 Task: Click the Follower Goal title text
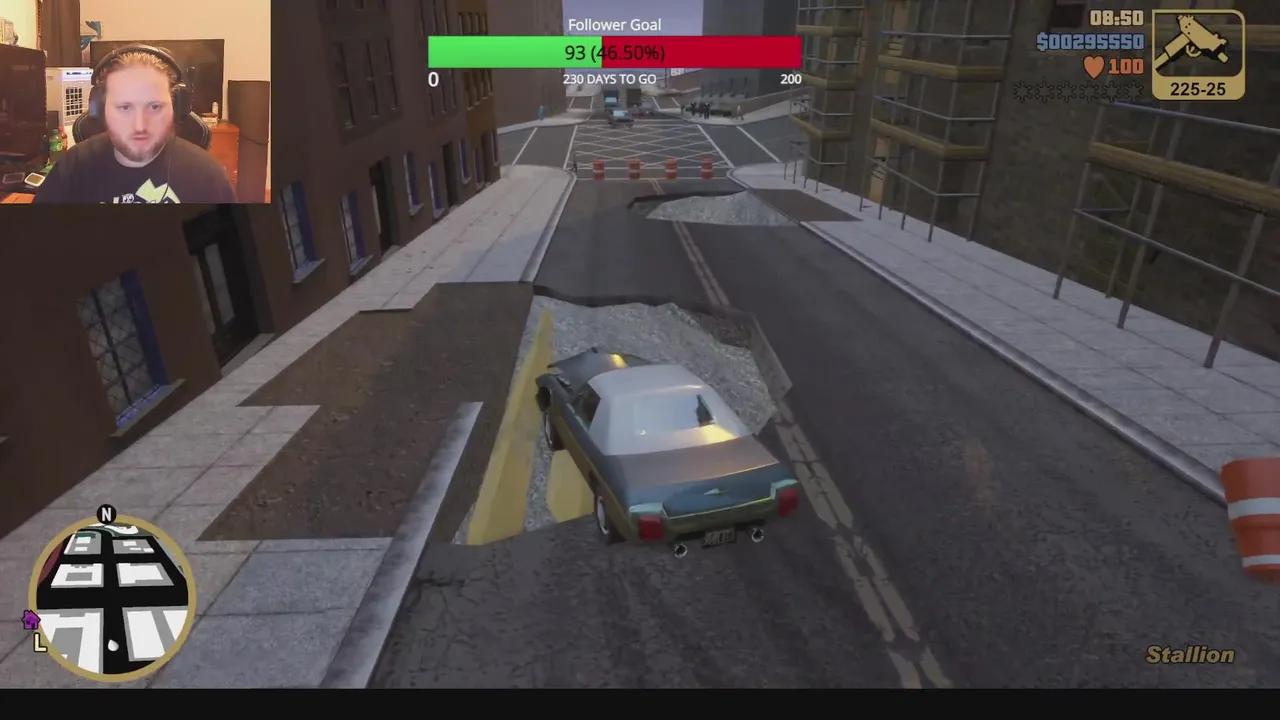point(614,24)
